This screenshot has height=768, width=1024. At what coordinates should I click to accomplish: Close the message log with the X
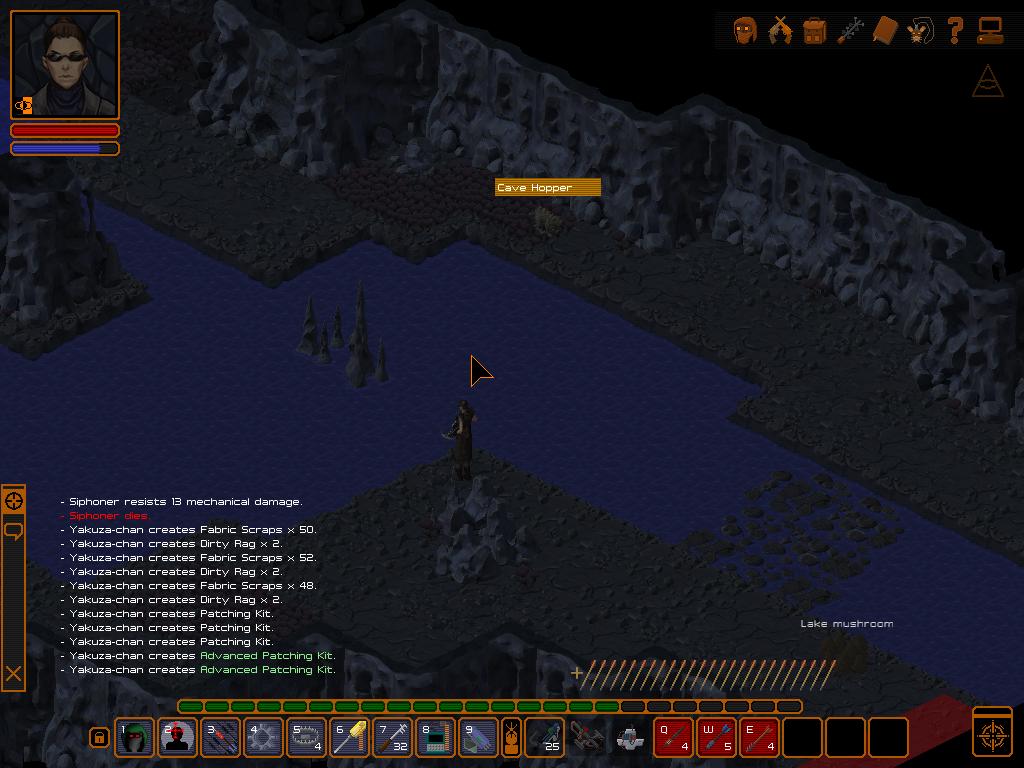(x=14, y=674)
